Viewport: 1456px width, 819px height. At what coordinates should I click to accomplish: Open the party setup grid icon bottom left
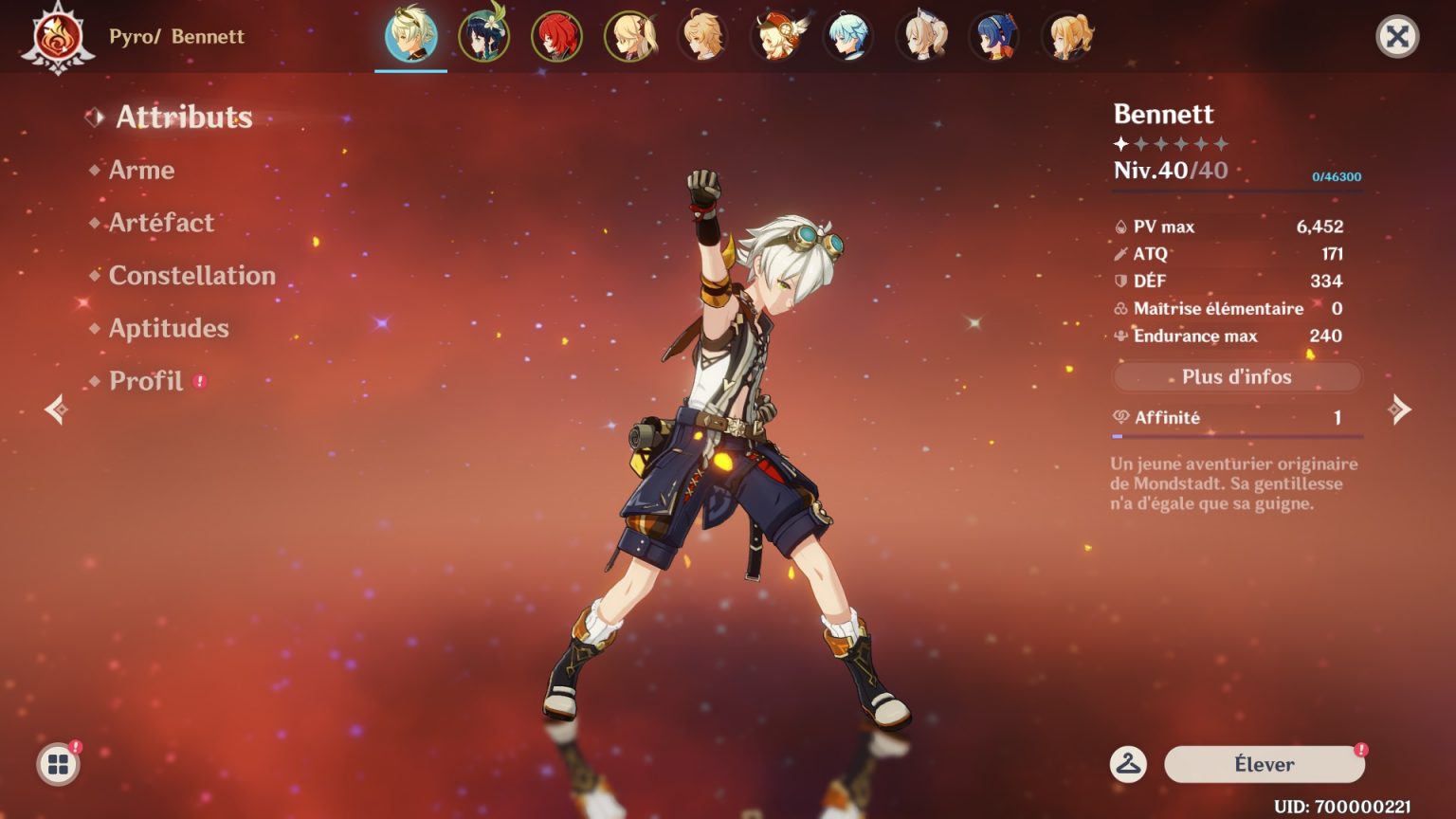tap(57, 764)
